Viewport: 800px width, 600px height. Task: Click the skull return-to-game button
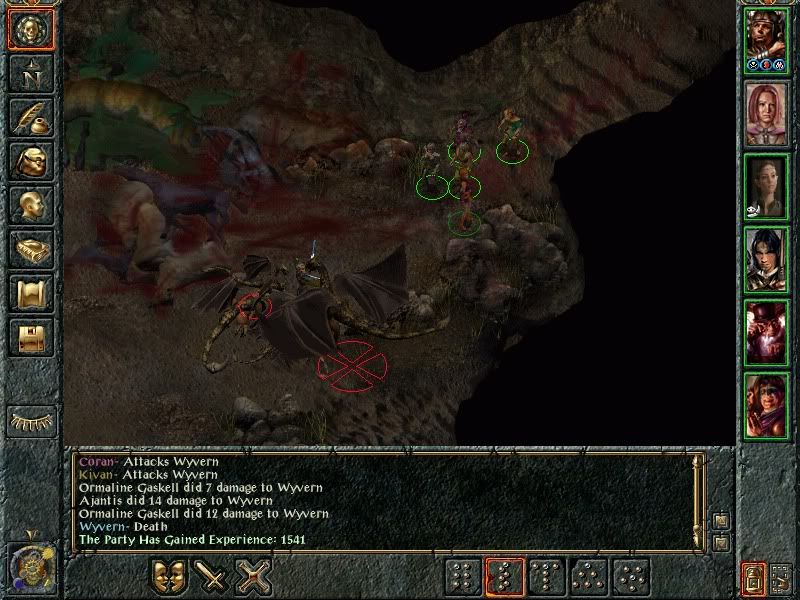29,29
